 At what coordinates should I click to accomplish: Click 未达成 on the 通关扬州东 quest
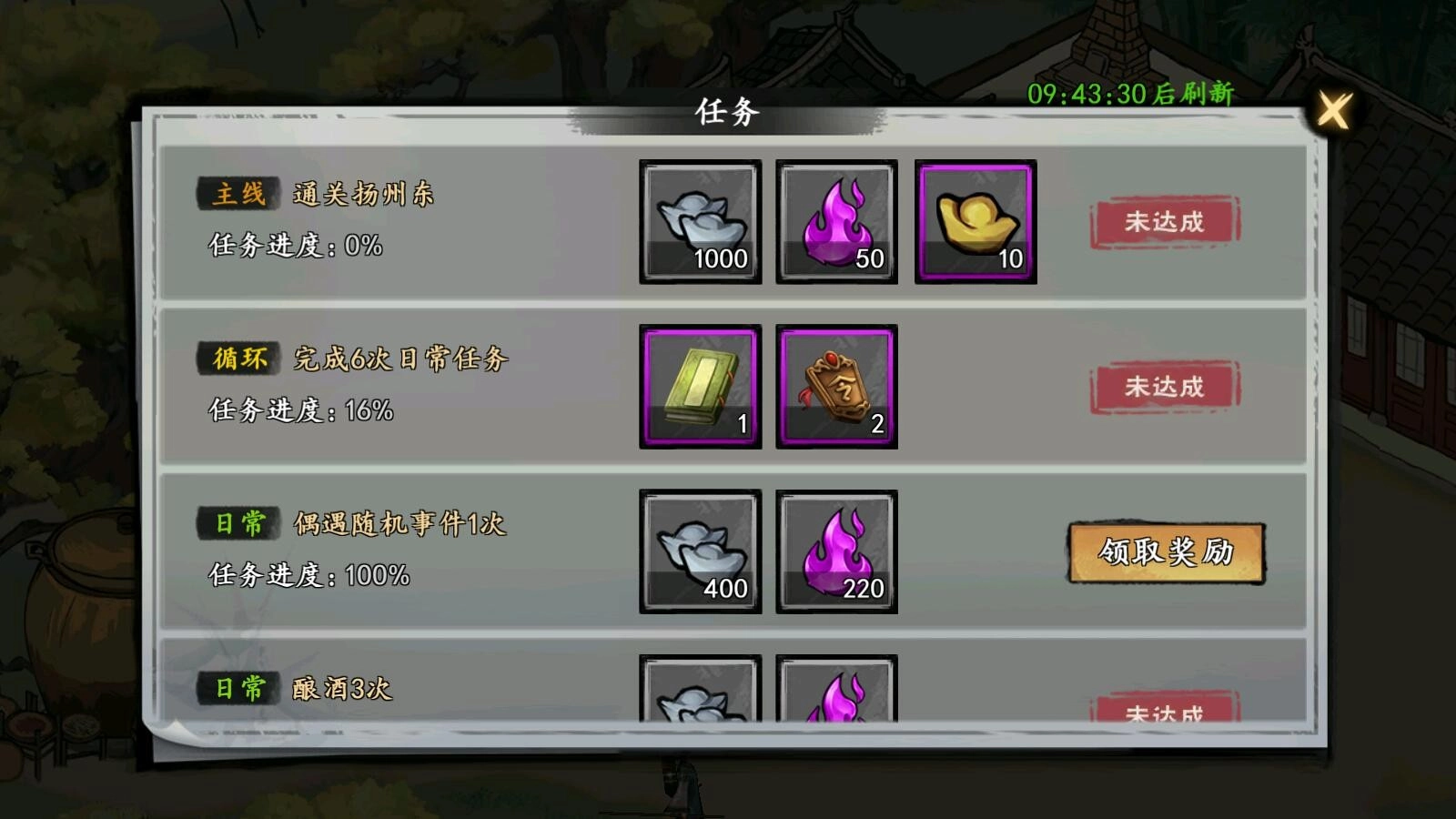pos(1165,221)
